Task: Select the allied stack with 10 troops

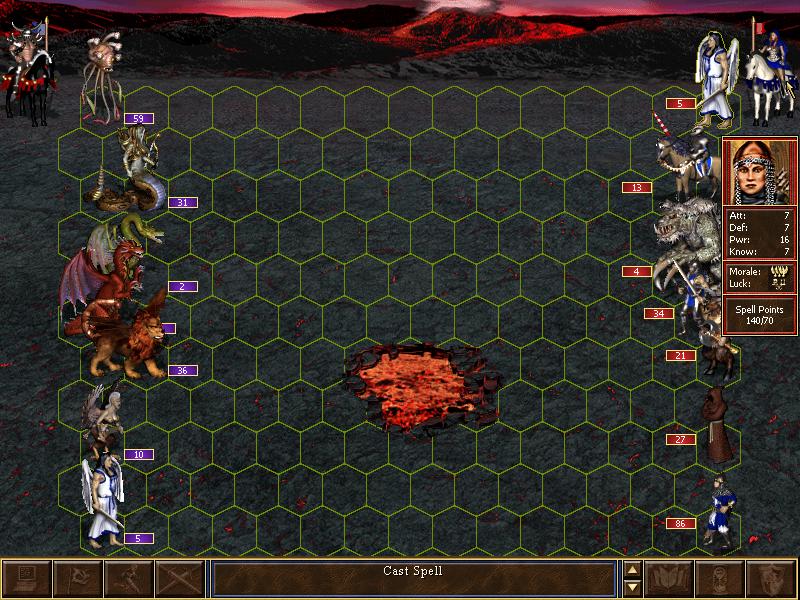Action: coord(105,420)
